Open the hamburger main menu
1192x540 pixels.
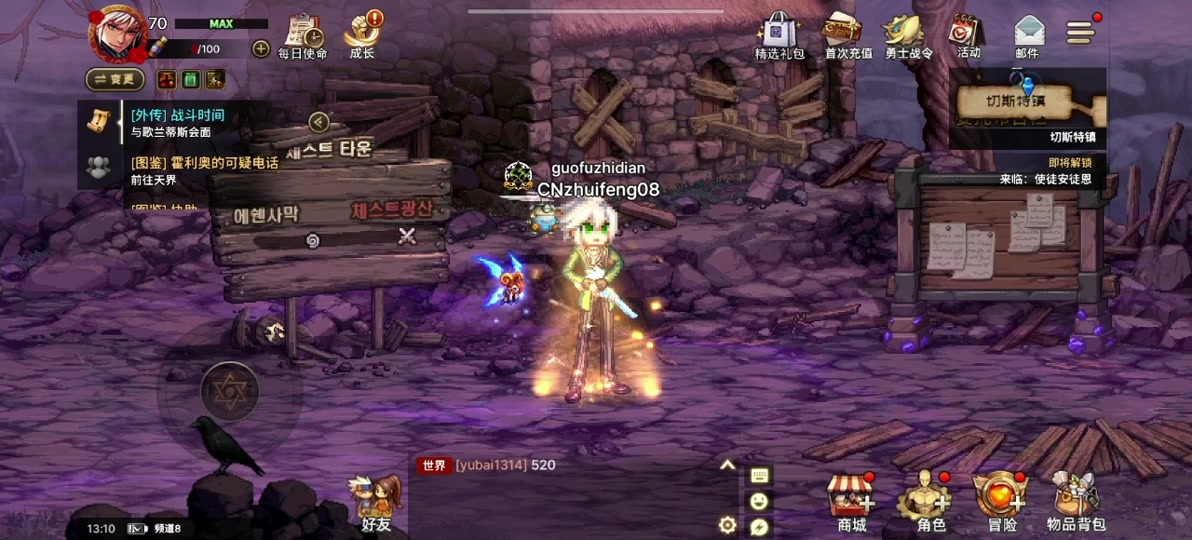(1081, 32)
